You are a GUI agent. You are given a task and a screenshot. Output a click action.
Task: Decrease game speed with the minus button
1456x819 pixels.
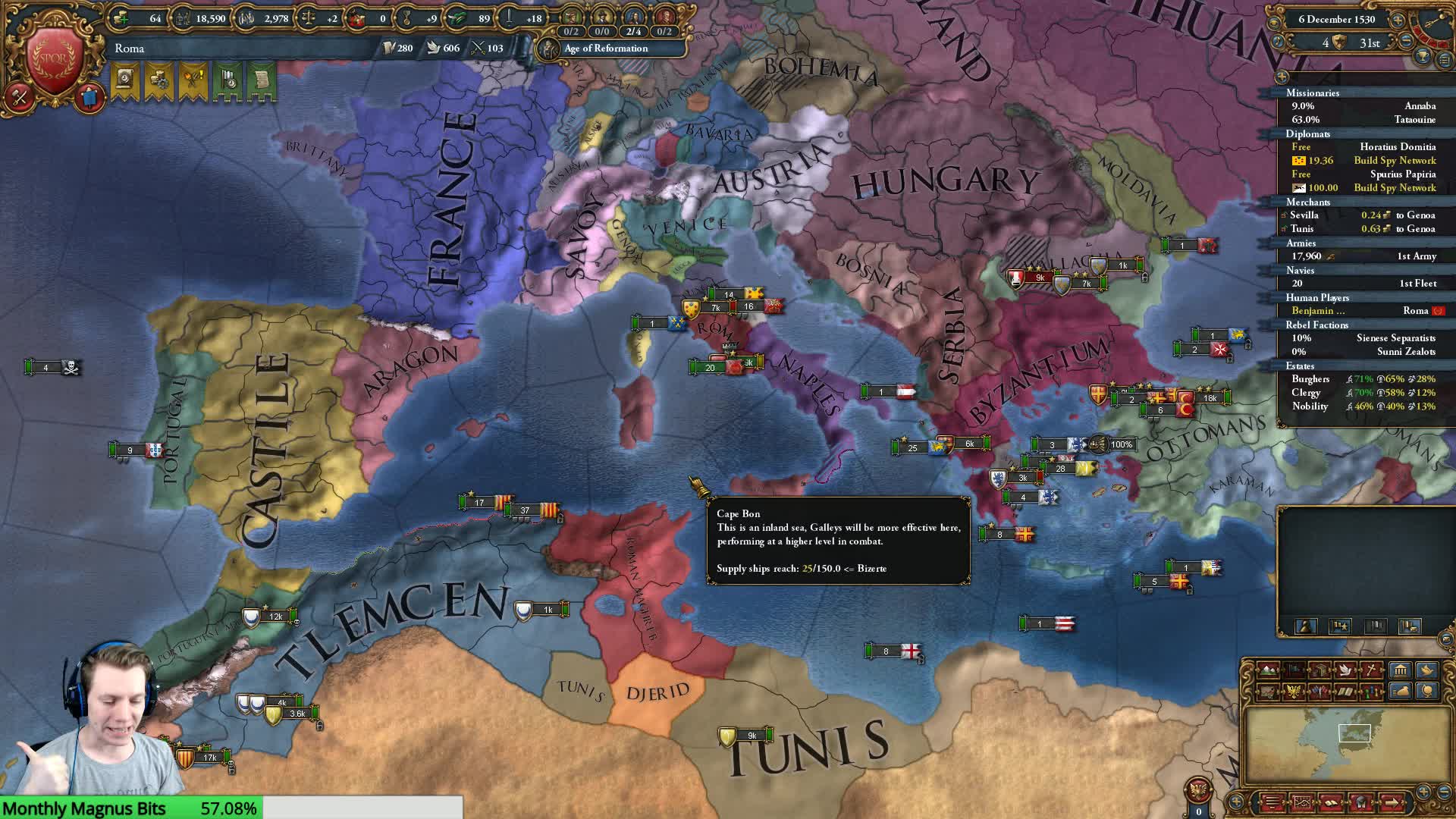pos(1406,42)
